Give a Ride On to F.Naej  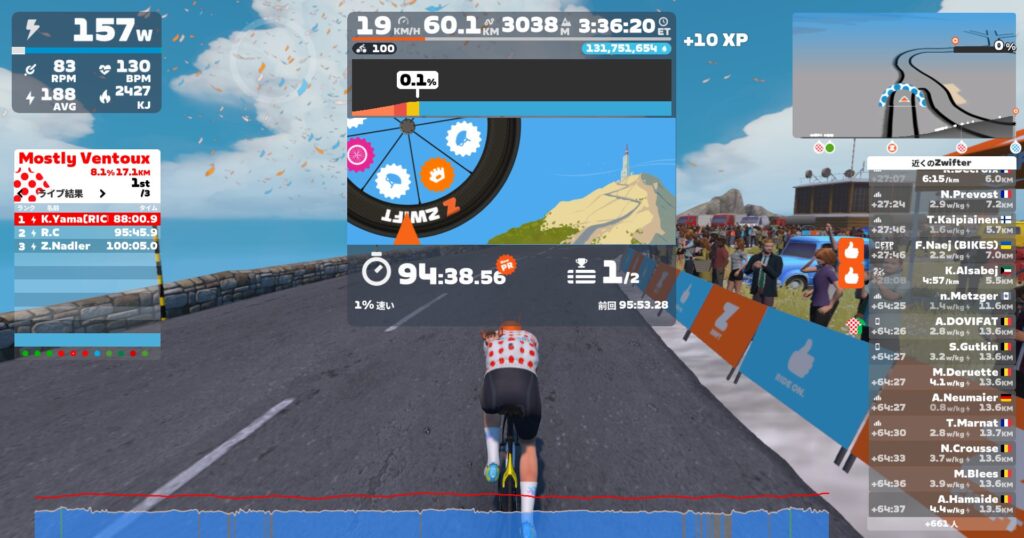tap(851, 249)
